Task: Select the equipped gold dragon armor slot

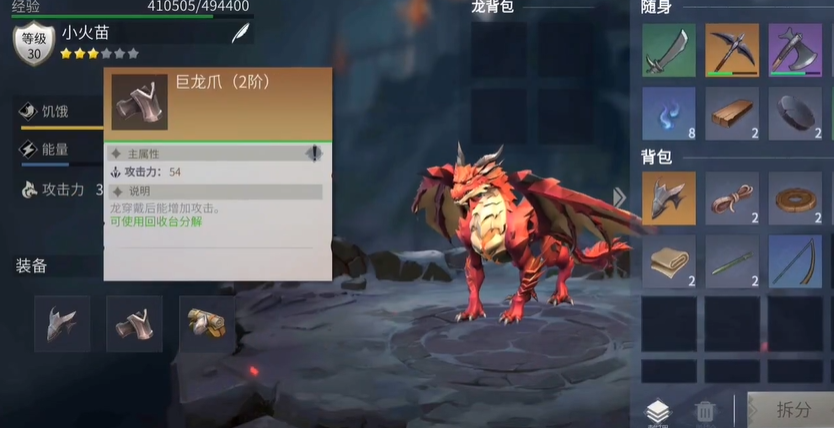Action: pos(206,323)
